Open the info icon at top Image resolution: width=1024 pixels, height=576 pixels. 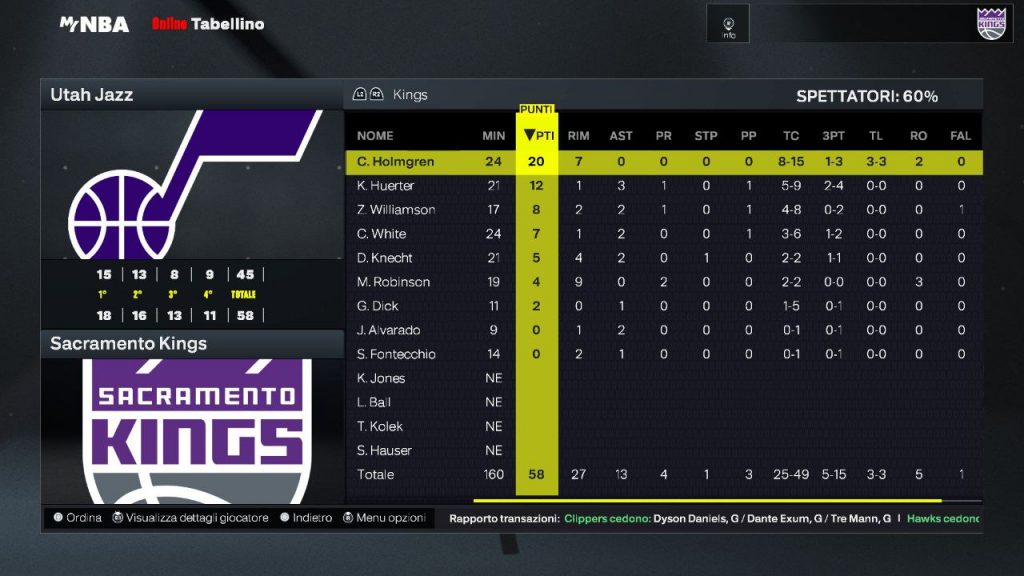tap(729, 24)
